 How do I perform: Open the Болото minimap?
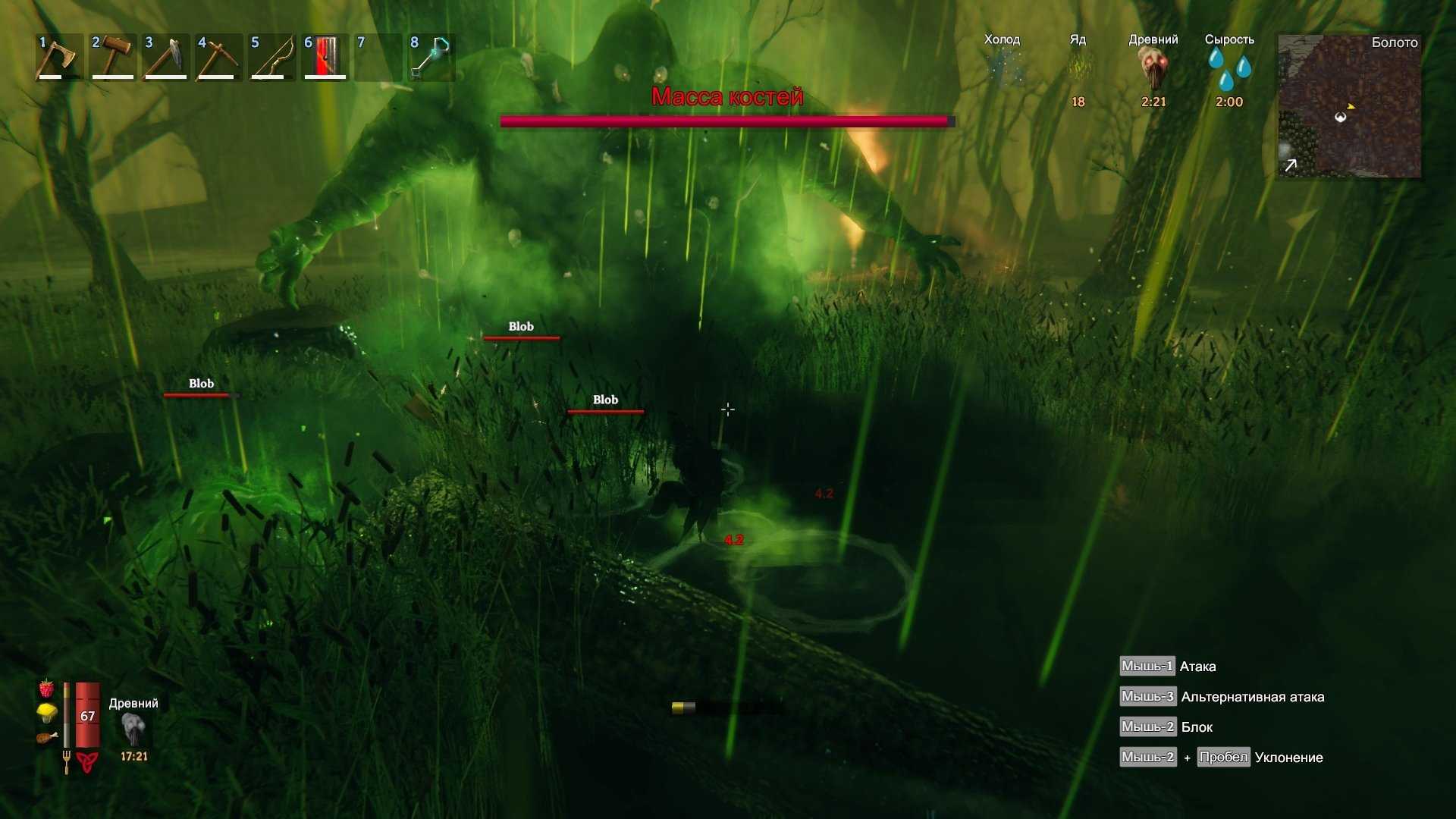1349,106
